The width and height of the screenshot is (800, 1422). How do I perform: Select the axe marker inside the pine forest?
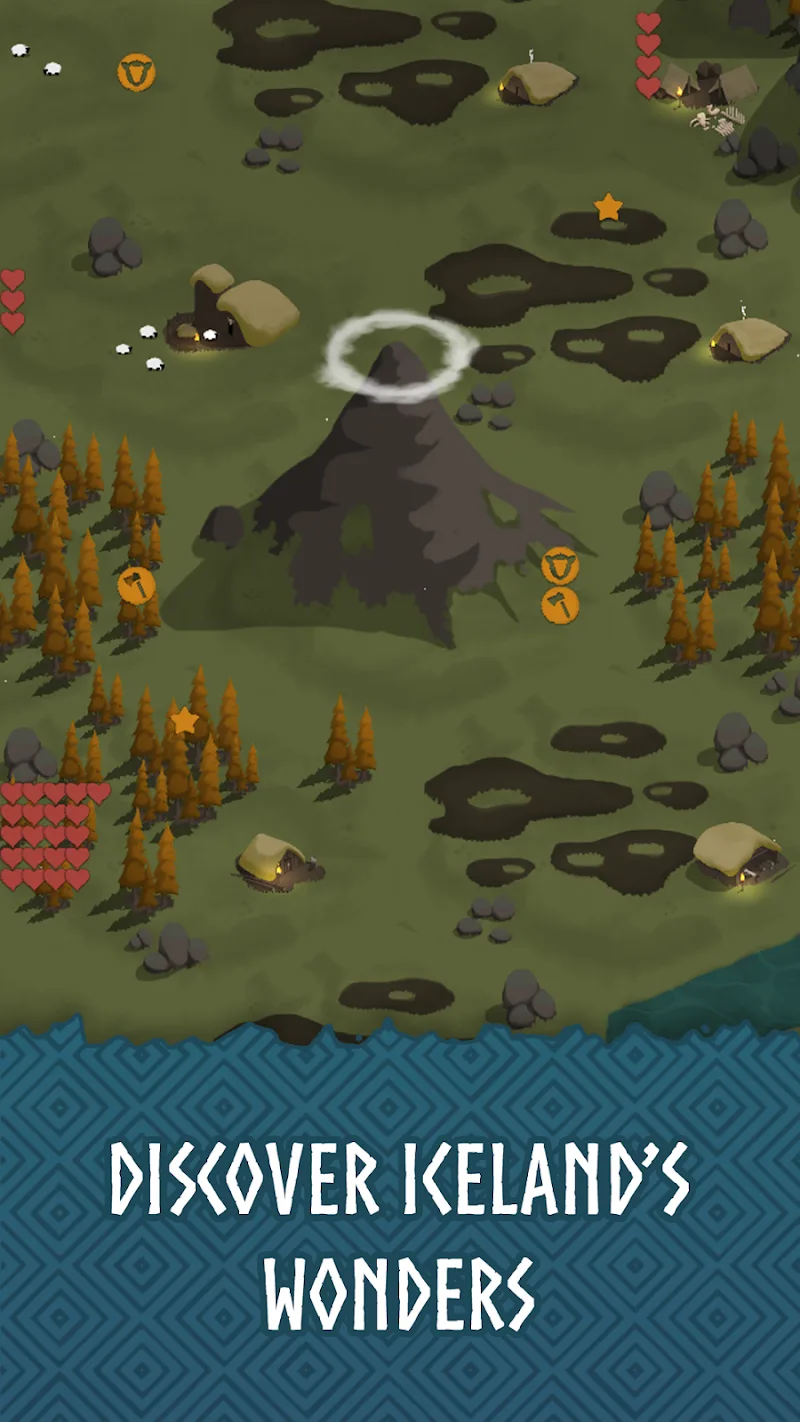136,585
